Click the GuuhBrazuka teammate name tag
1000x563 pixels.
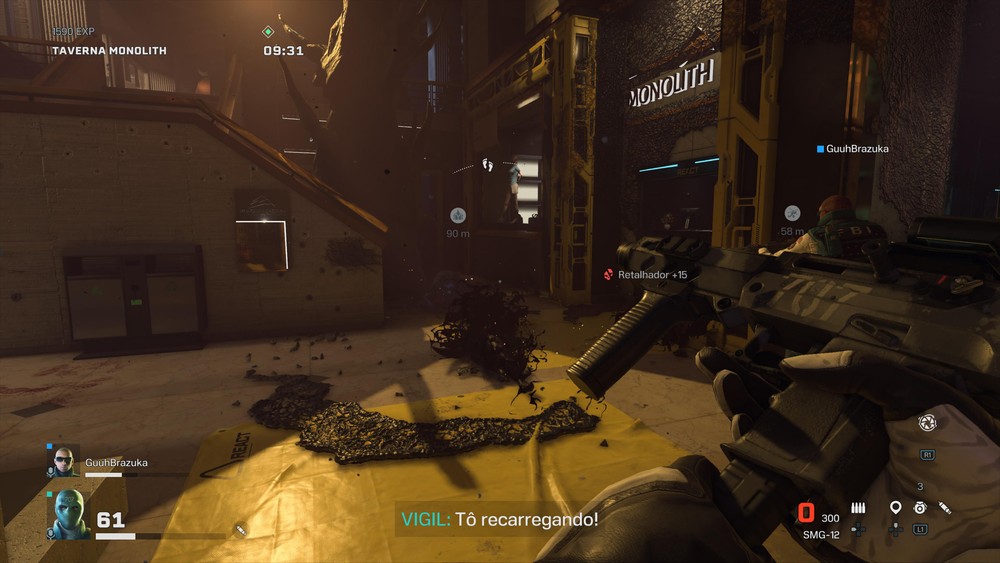point(853,149)
